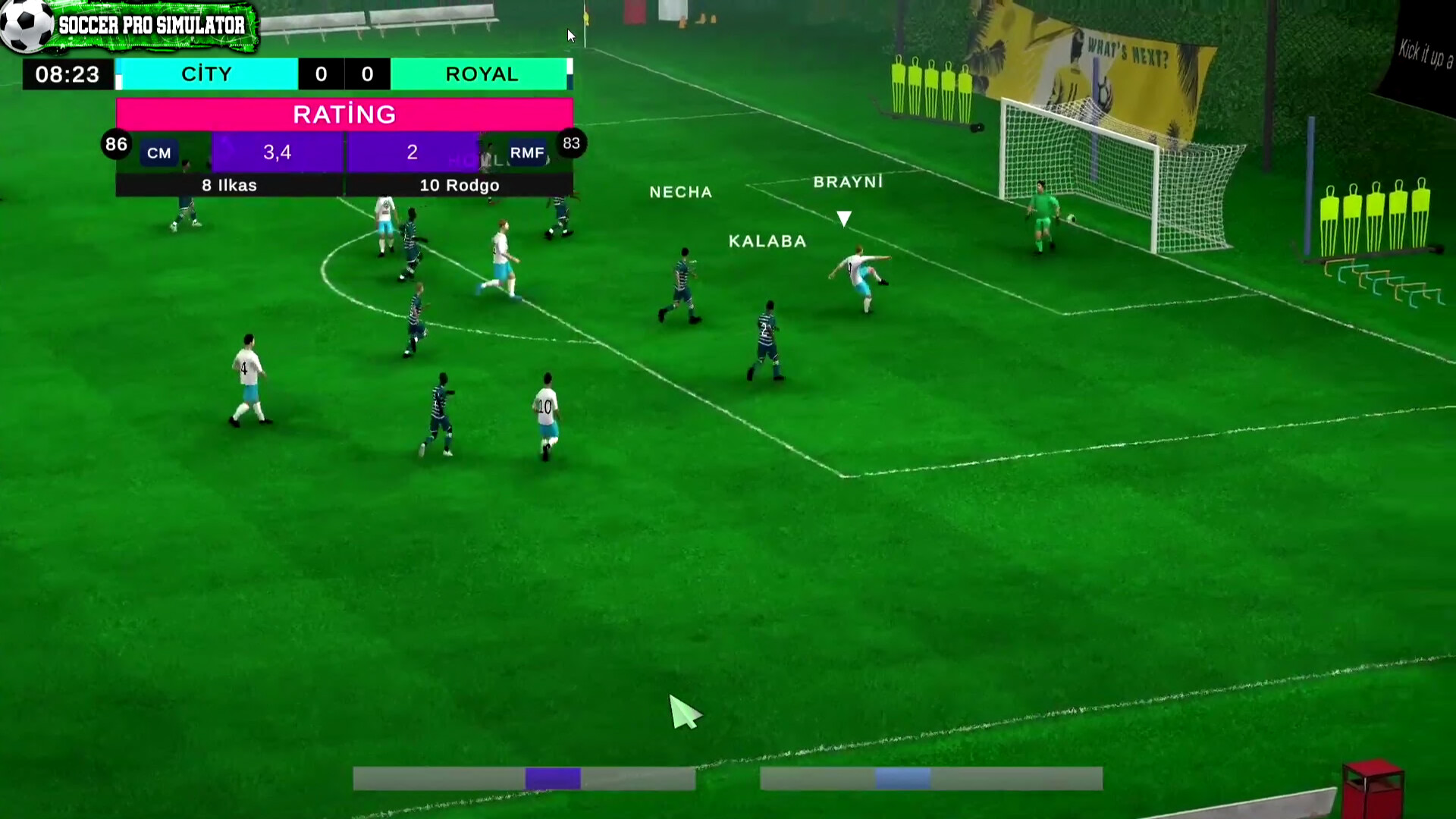Screen dimensions: 1456x819
Task: Toggle the purple 2 rating block for Rodgo
Action: (x=412, y=152)
